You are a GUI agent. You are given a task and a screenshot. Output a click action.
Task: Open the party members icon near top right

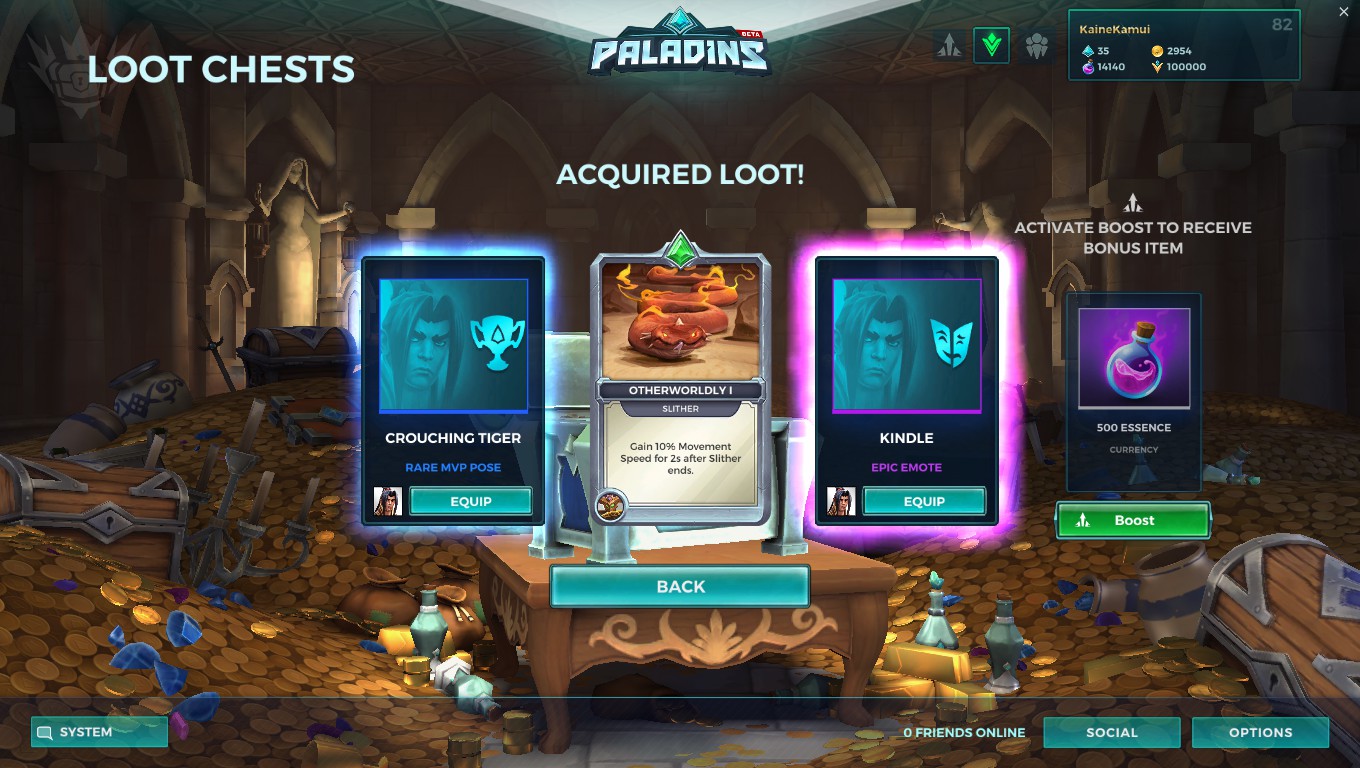(1035, 44)
